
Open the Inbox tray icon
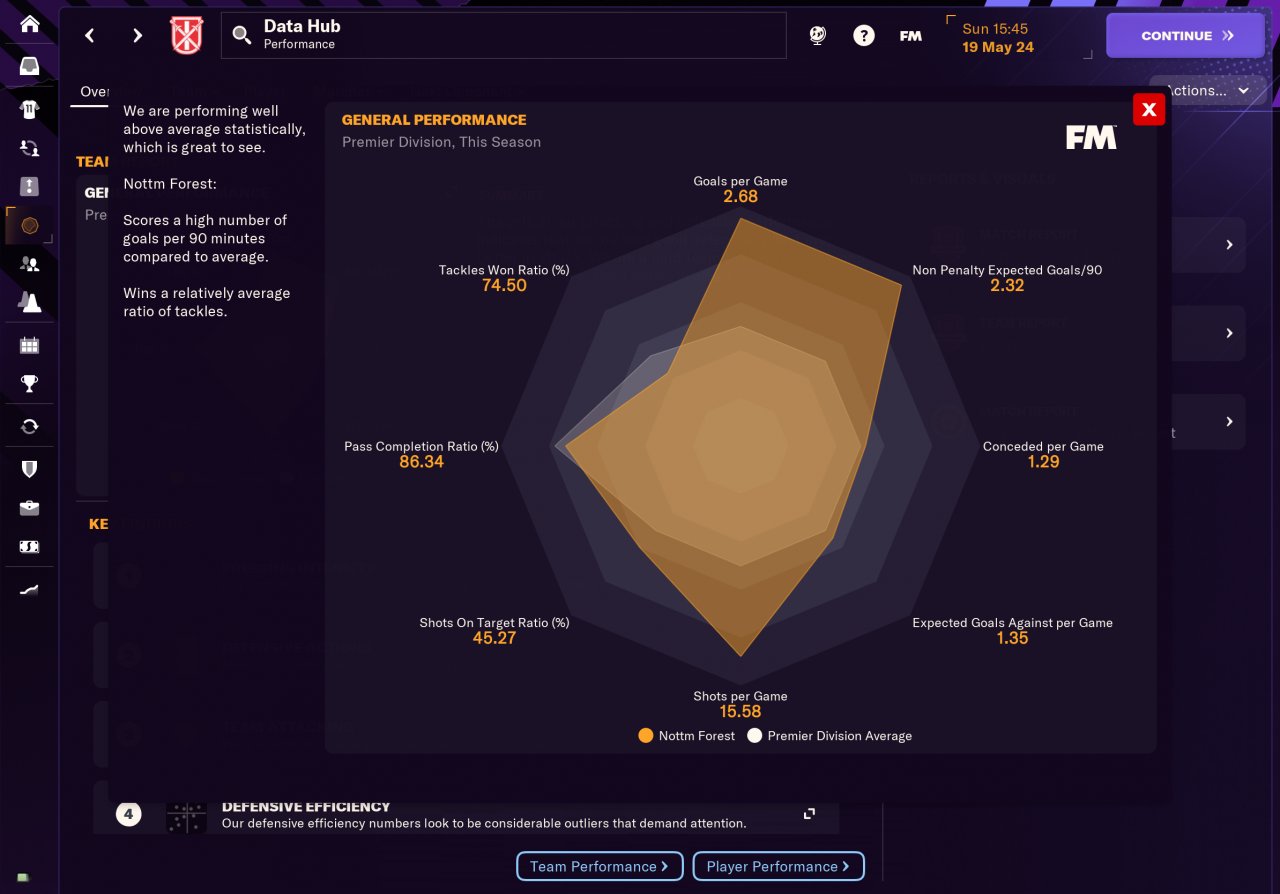click(30, 67)
